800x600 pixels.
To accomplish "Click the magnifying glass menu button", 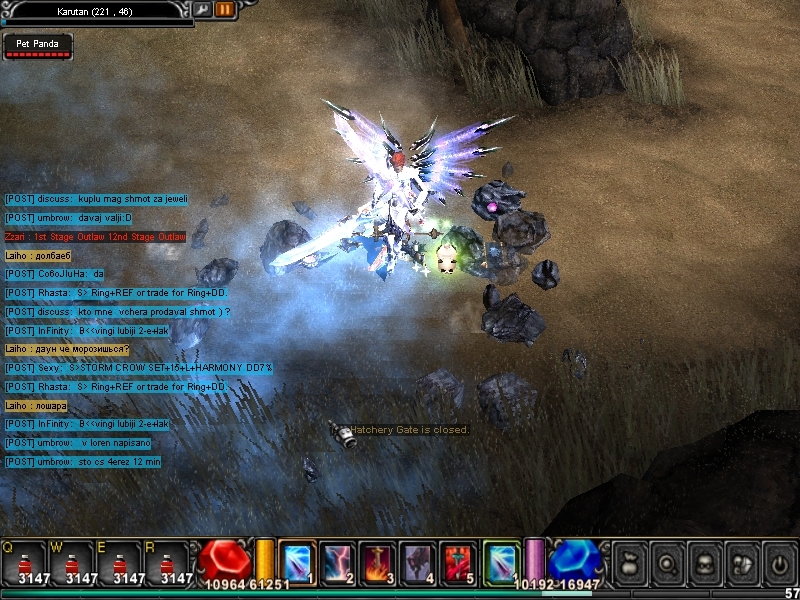I will [668, 561].
